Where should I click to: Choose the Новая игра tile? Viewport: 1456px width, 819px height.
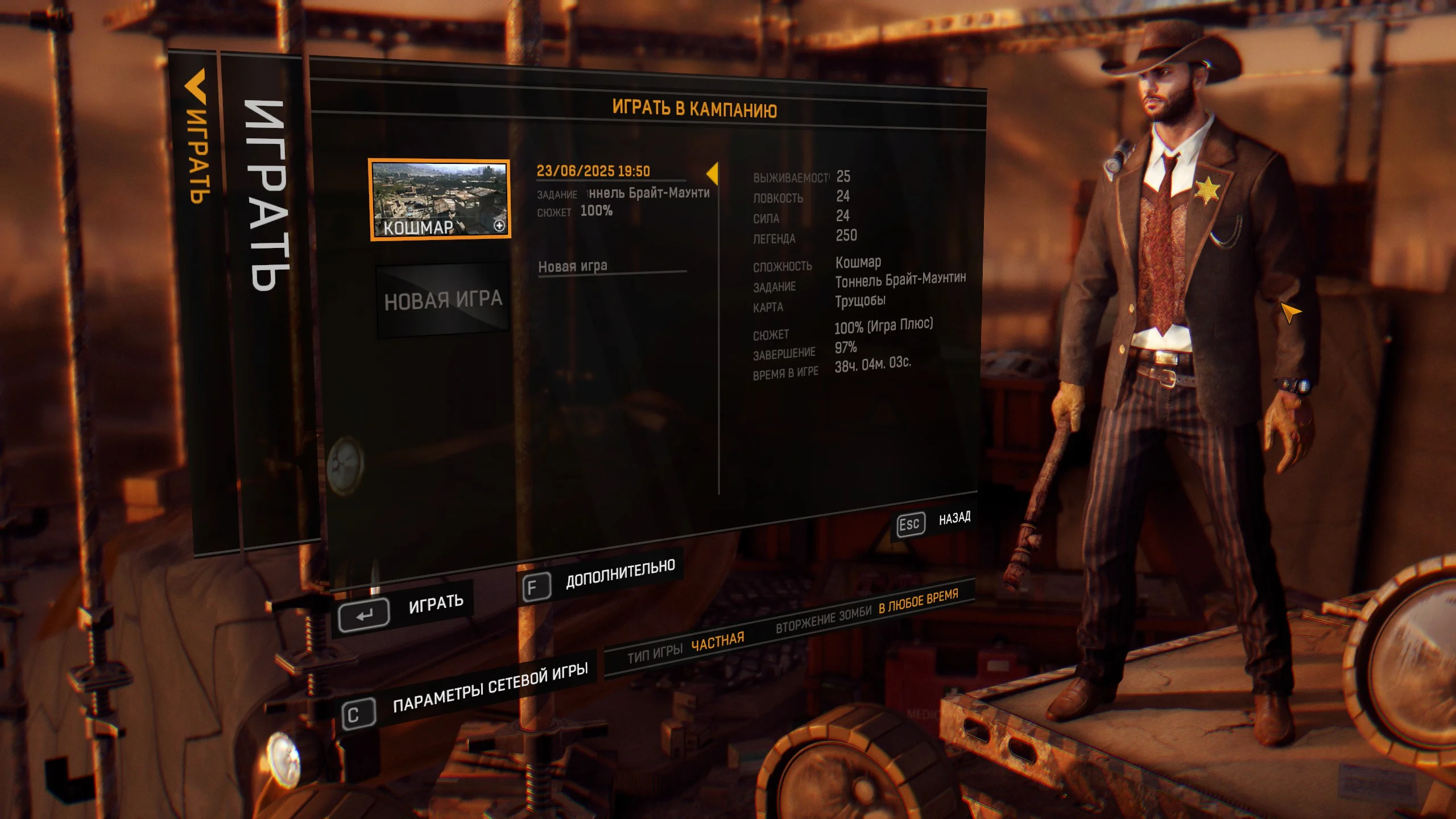[x=443, y=300]
